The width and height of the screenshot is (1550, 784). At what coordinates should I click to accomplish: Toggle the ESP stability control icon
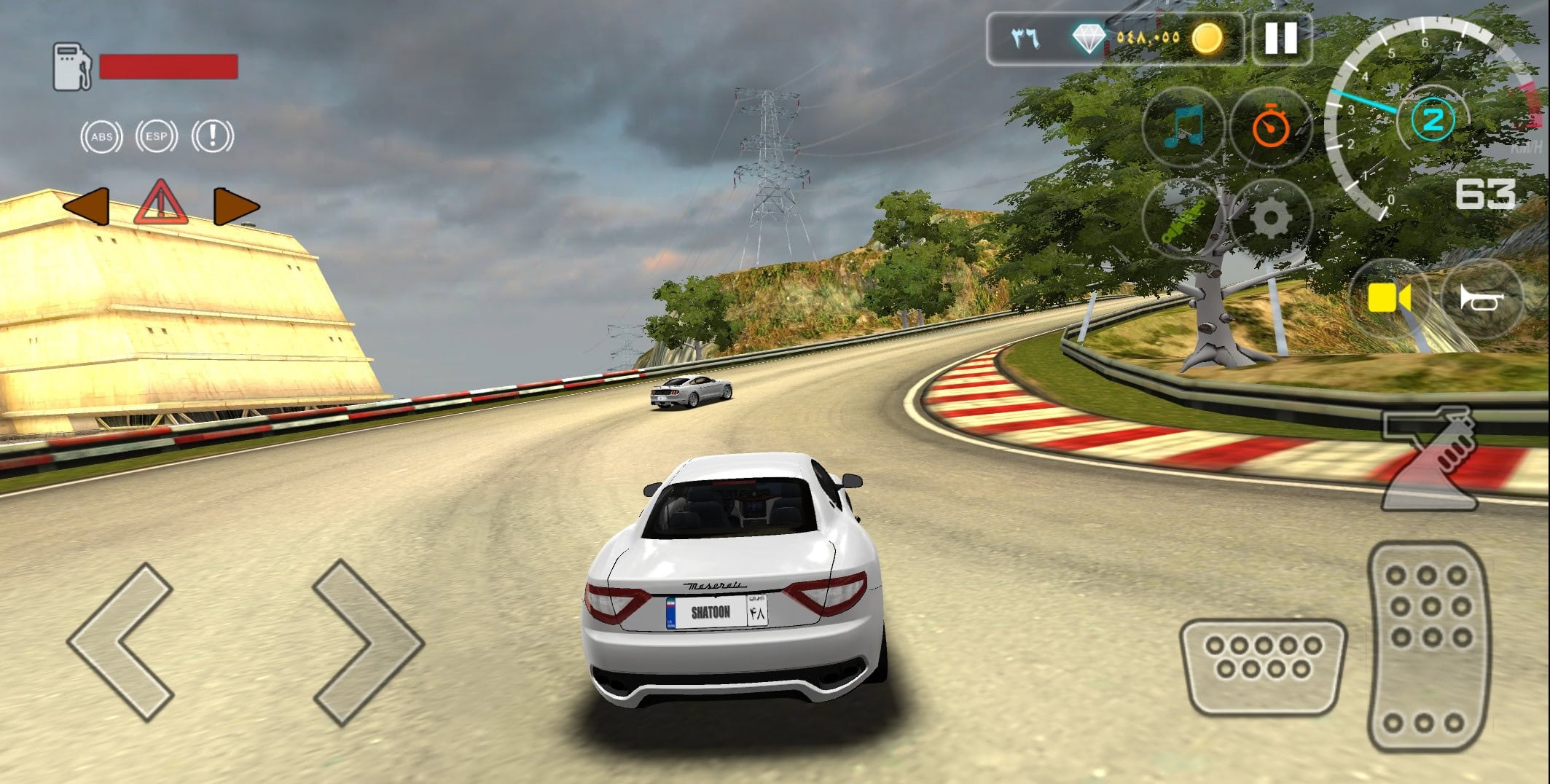[x=157, y=136]
